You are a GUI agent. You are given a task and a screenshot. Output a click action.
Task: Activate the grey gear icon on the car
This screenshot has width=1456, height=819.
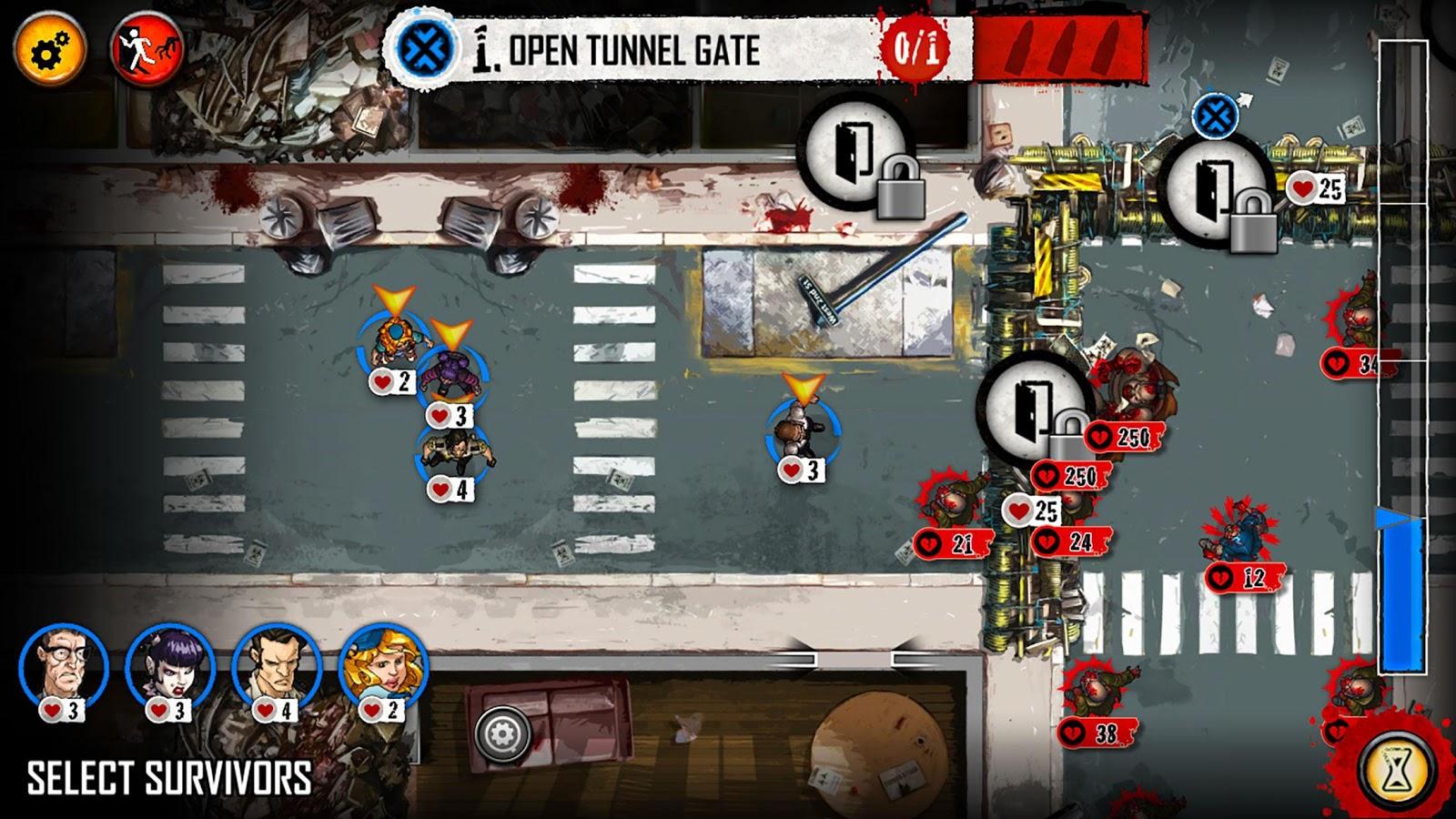(502, 734)
